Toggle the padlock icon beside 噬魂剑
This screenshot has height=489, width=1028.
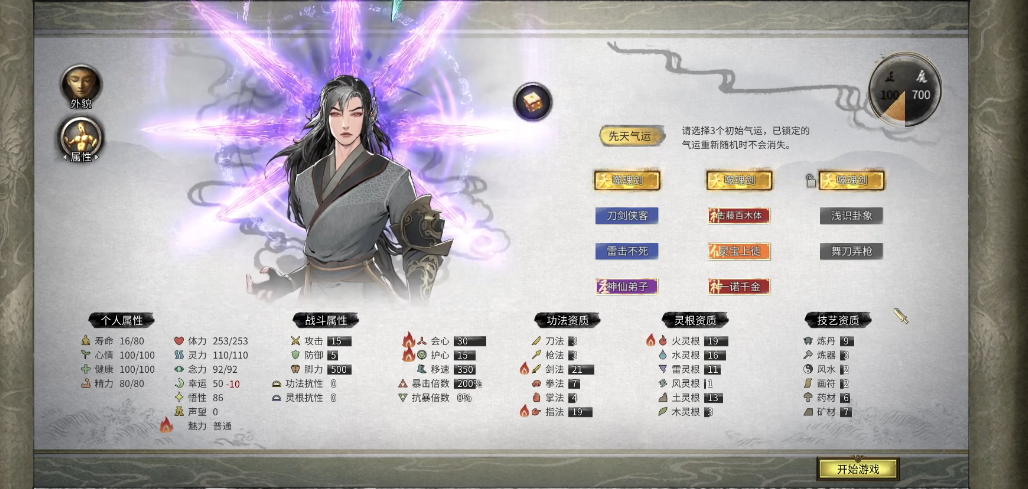[x=810, y=180]
